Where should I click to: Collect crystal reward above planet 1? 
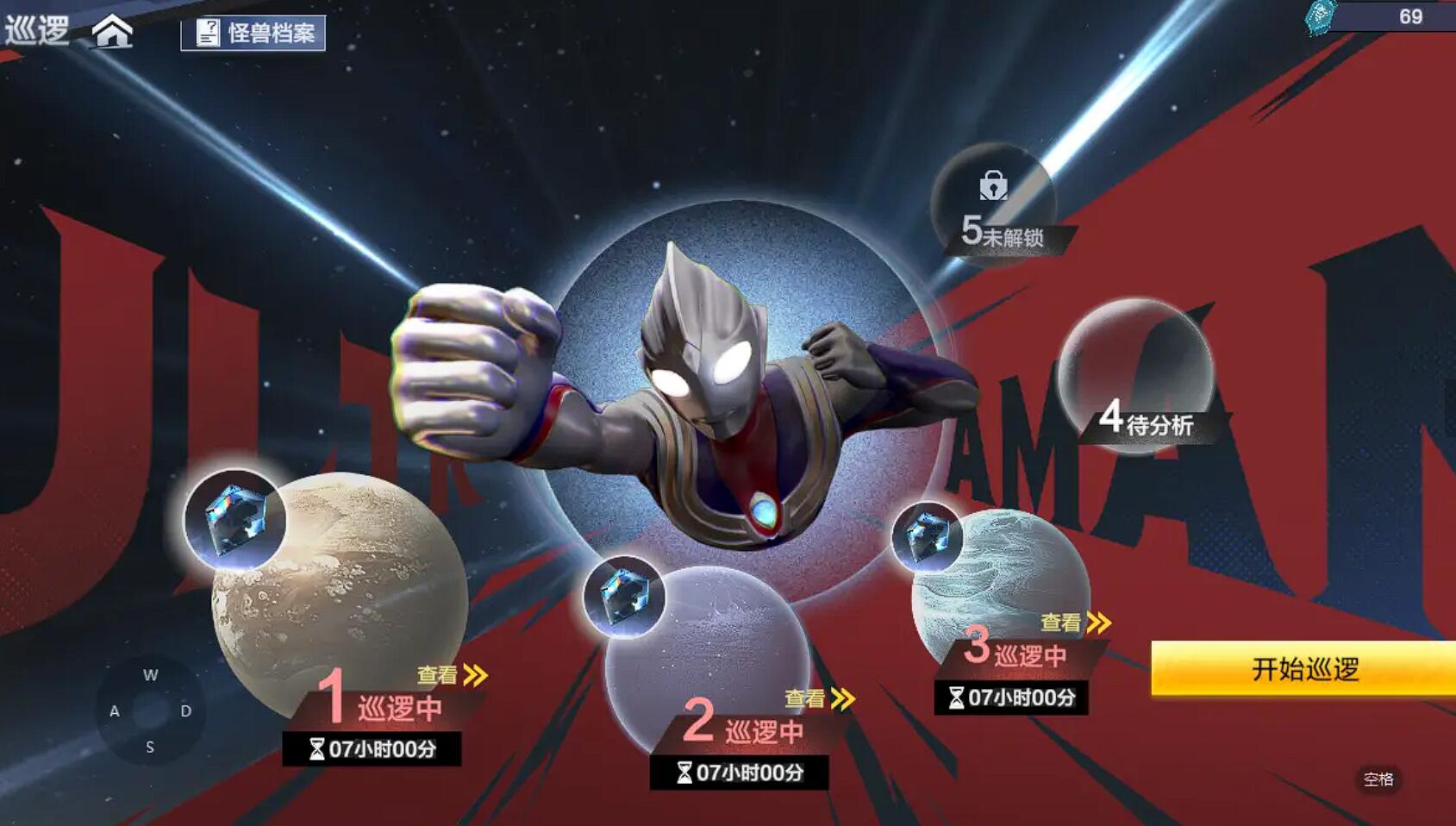point(234,520)
